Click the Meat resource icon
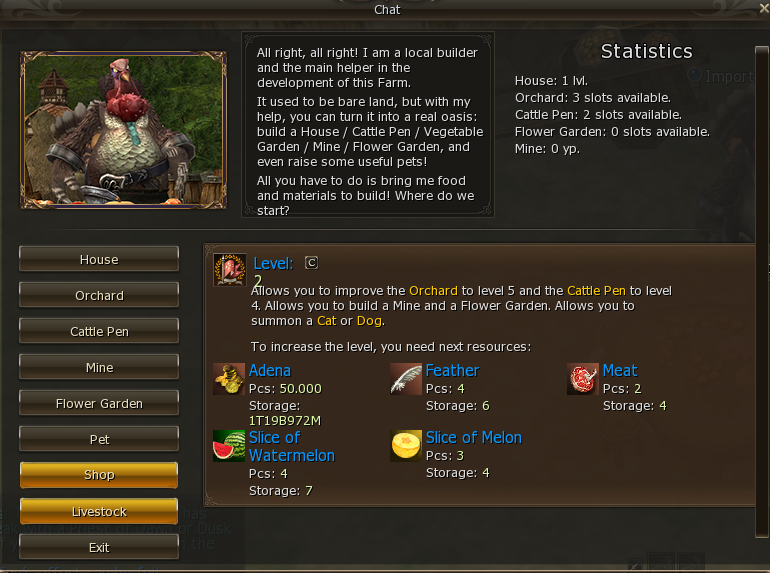770x573 pixels. 583,379
